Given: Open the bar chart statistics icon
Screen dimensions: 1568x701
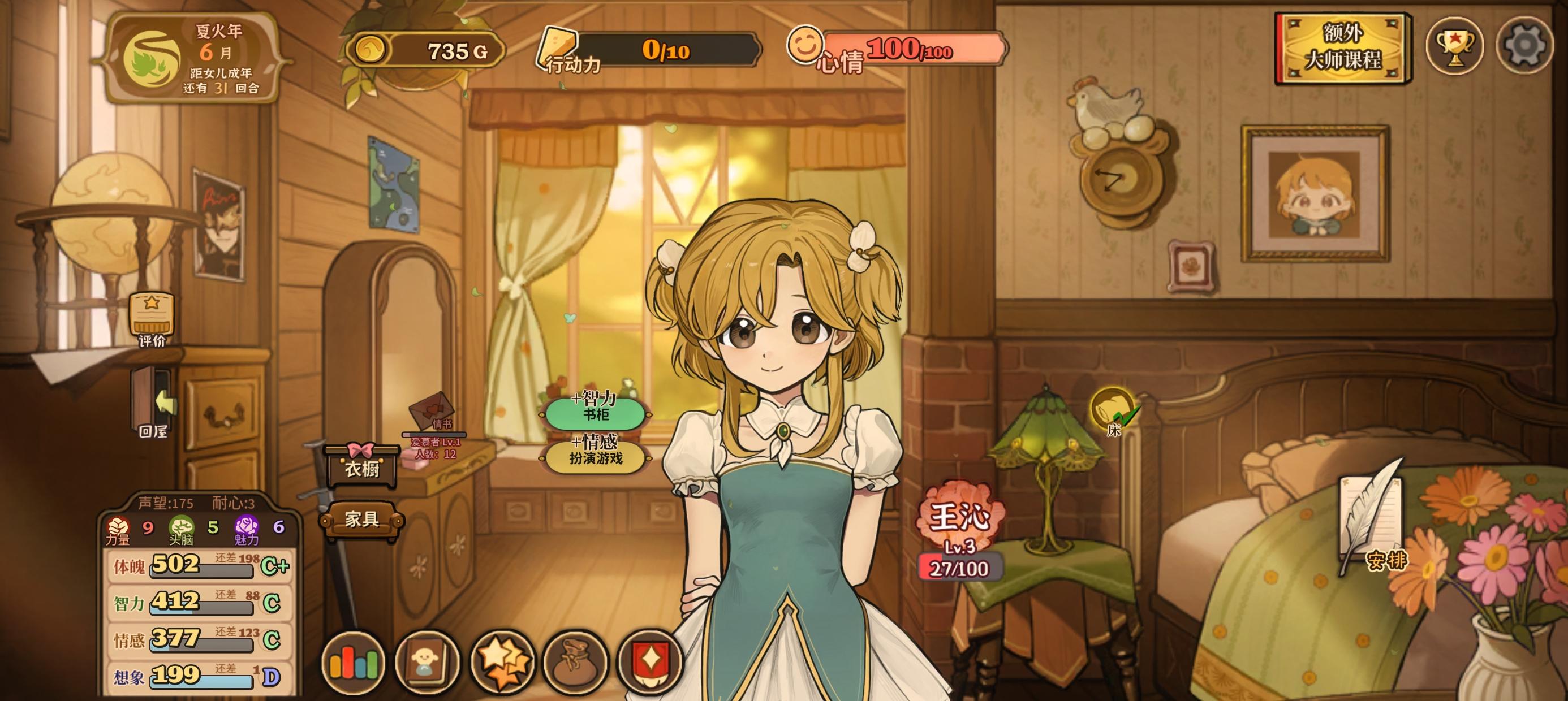Looking at the screenshot, I should (354, 663).
